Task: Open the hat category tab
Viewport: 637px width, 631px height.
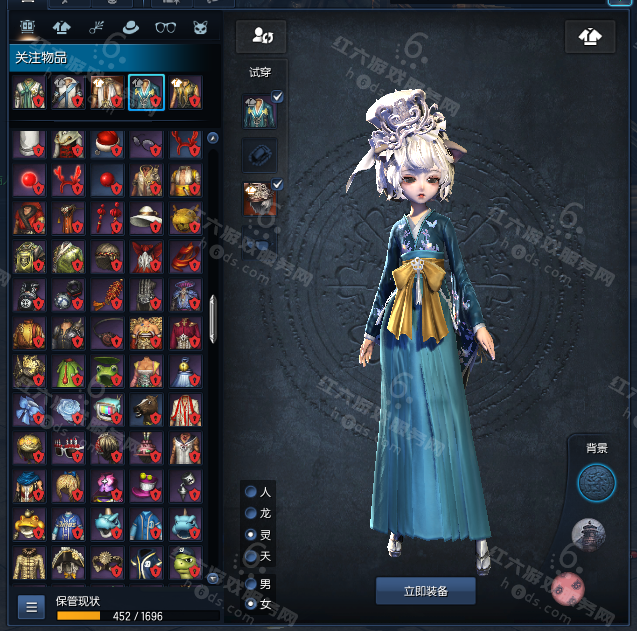Action: click(x=130, y=27)
